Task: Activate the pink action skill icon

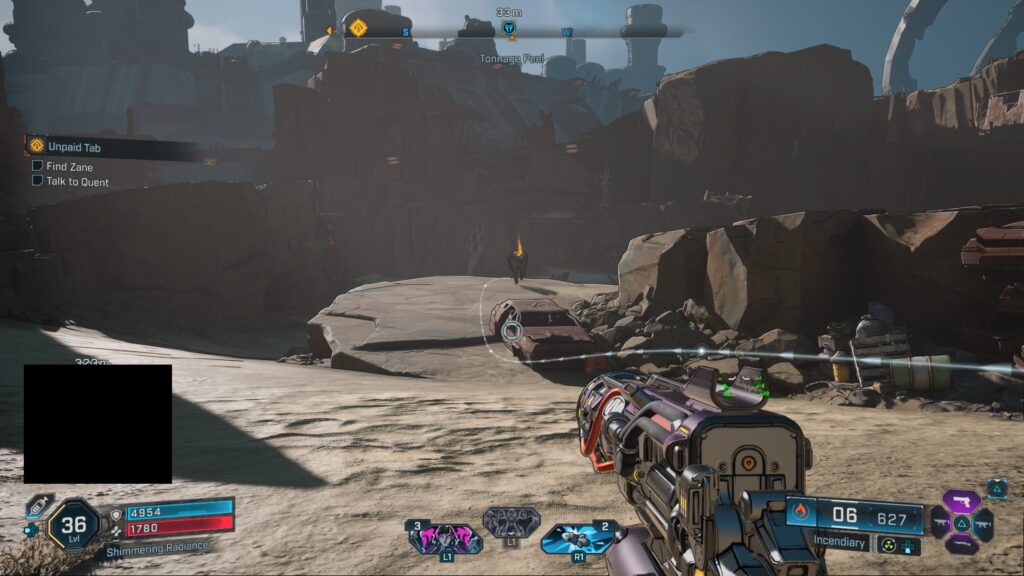Action: 445,539
